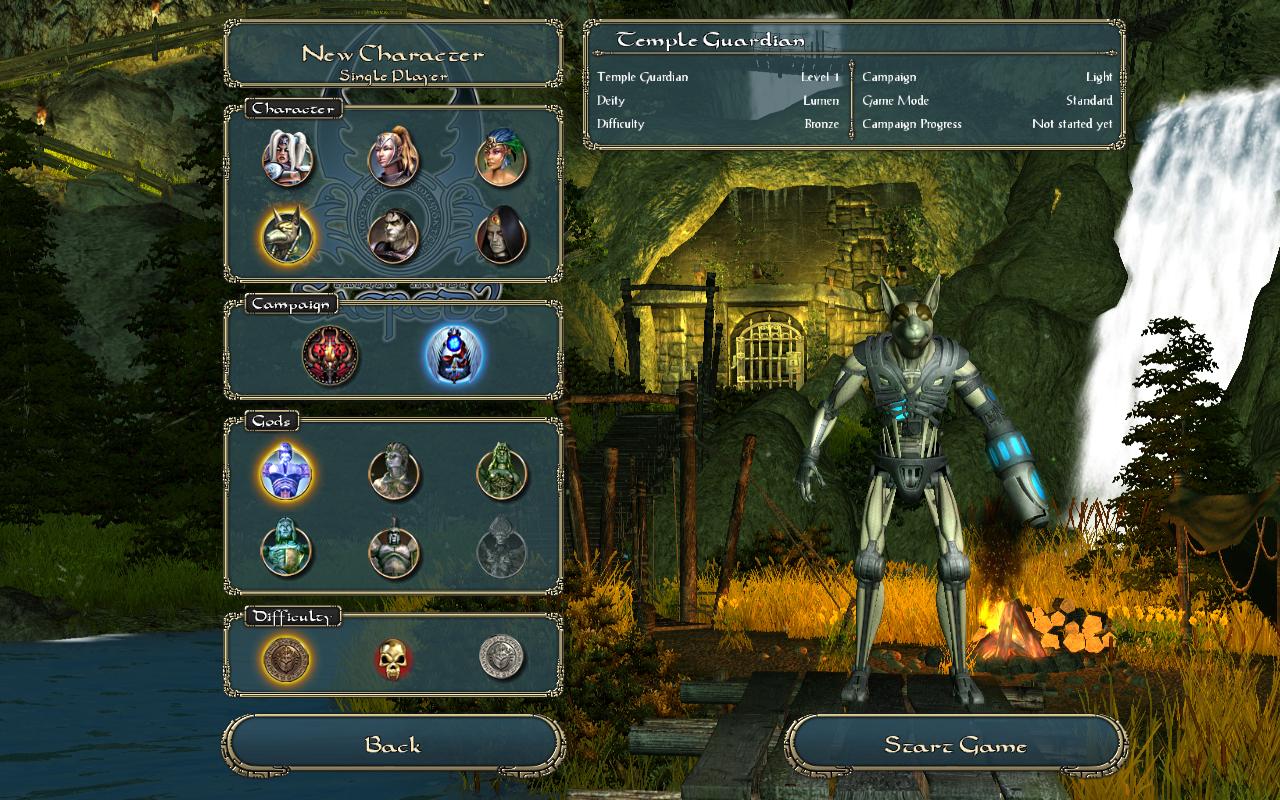The image size is (1280, 800).
Task: Toggle the red skull hardcore icon
Action: pyautogui.click(x=393, y=659)
